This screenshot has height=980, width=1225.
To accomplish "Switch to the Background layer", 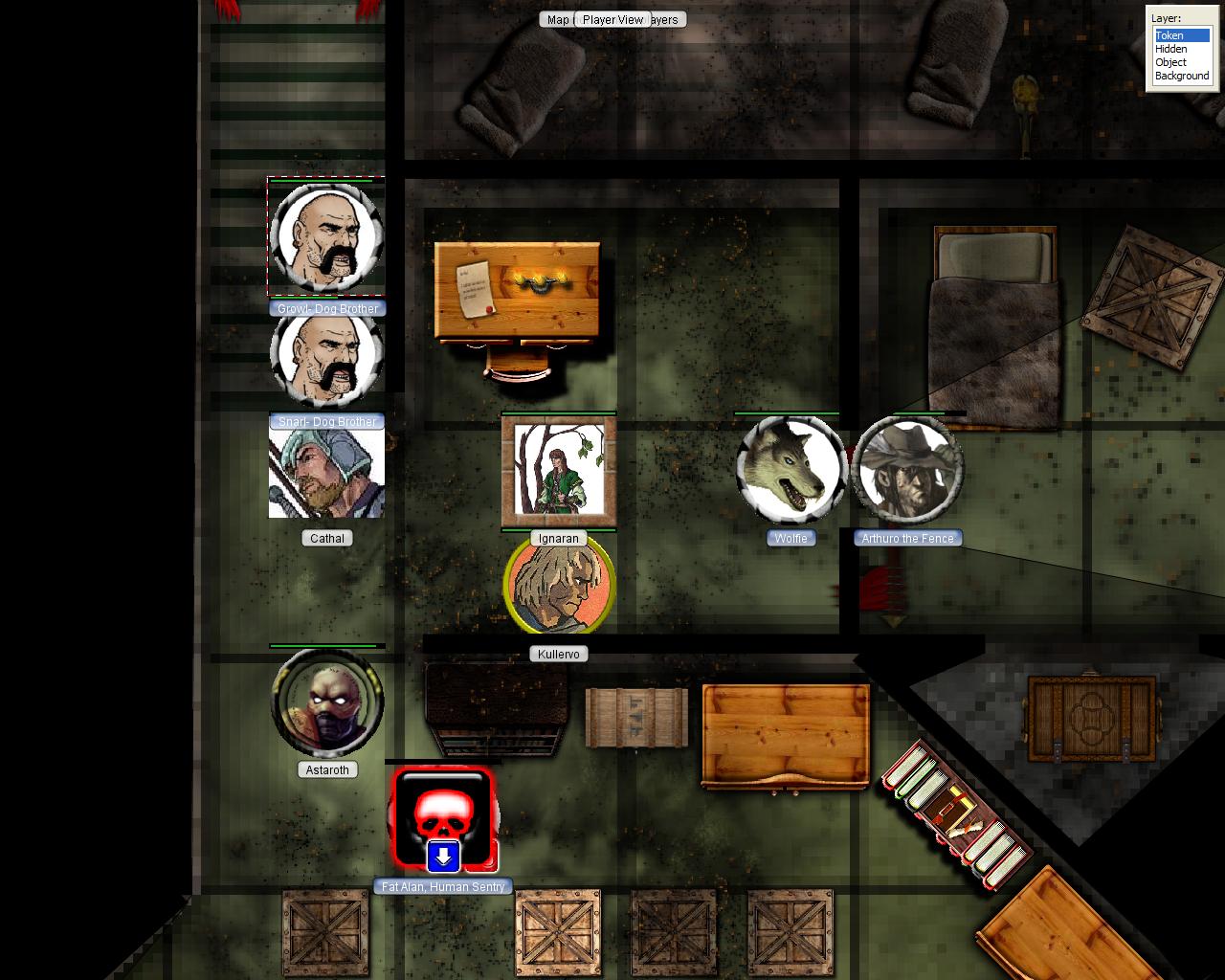I will coord(1181,75).
